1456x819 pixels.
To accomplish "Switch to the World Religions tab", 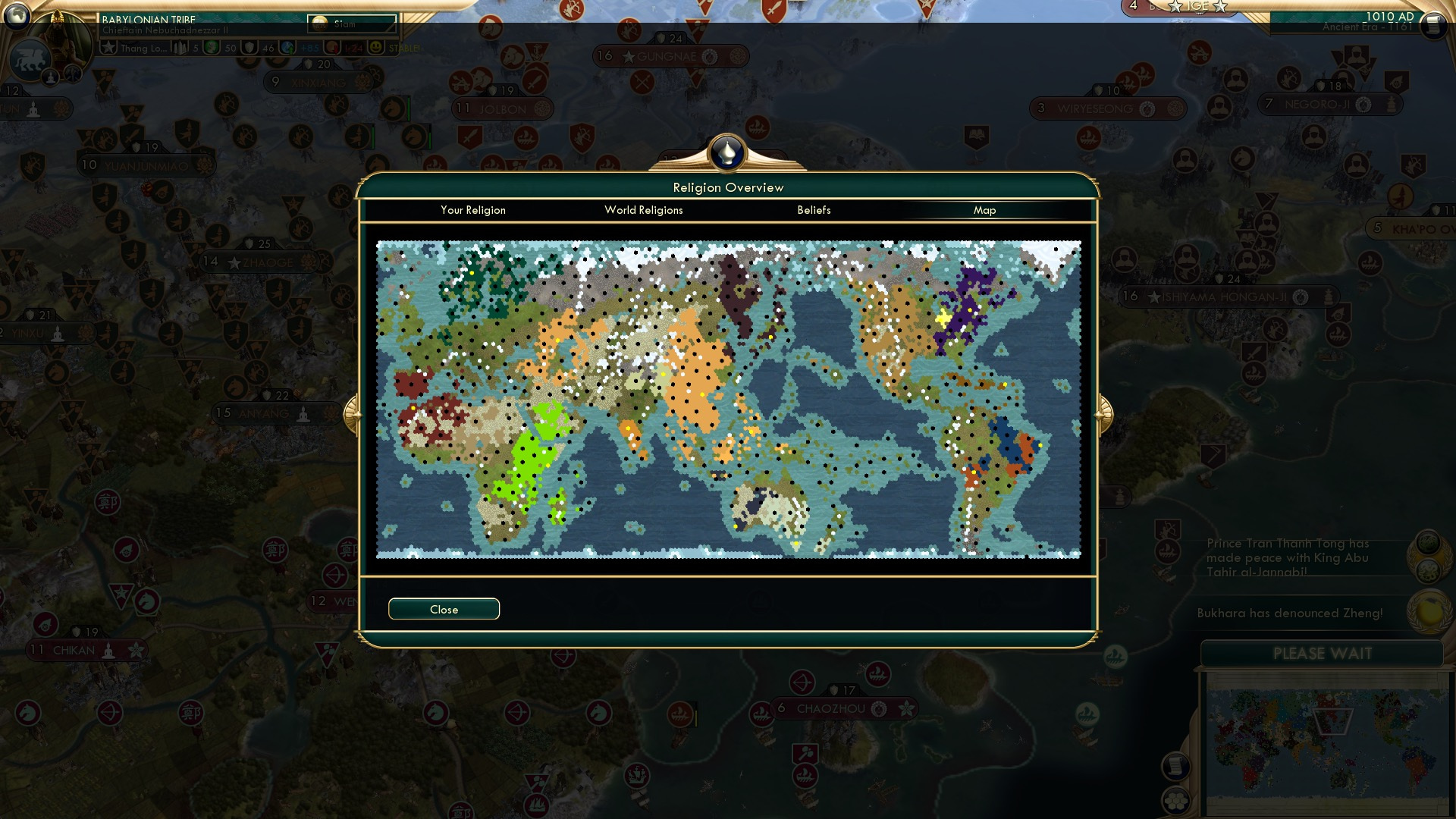I will coord(643,210).
